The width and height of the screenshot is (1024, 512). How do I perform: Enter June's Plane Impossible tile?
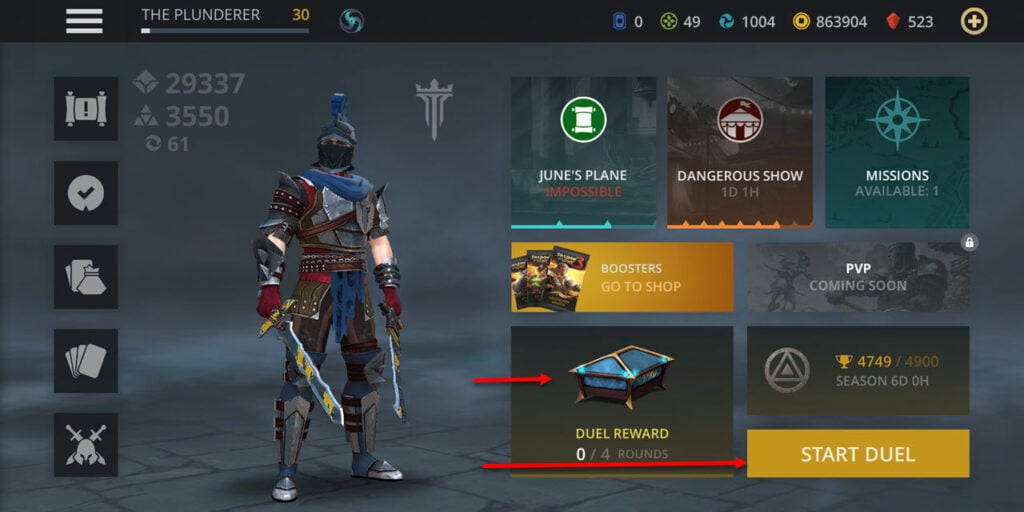coord(583,152)
